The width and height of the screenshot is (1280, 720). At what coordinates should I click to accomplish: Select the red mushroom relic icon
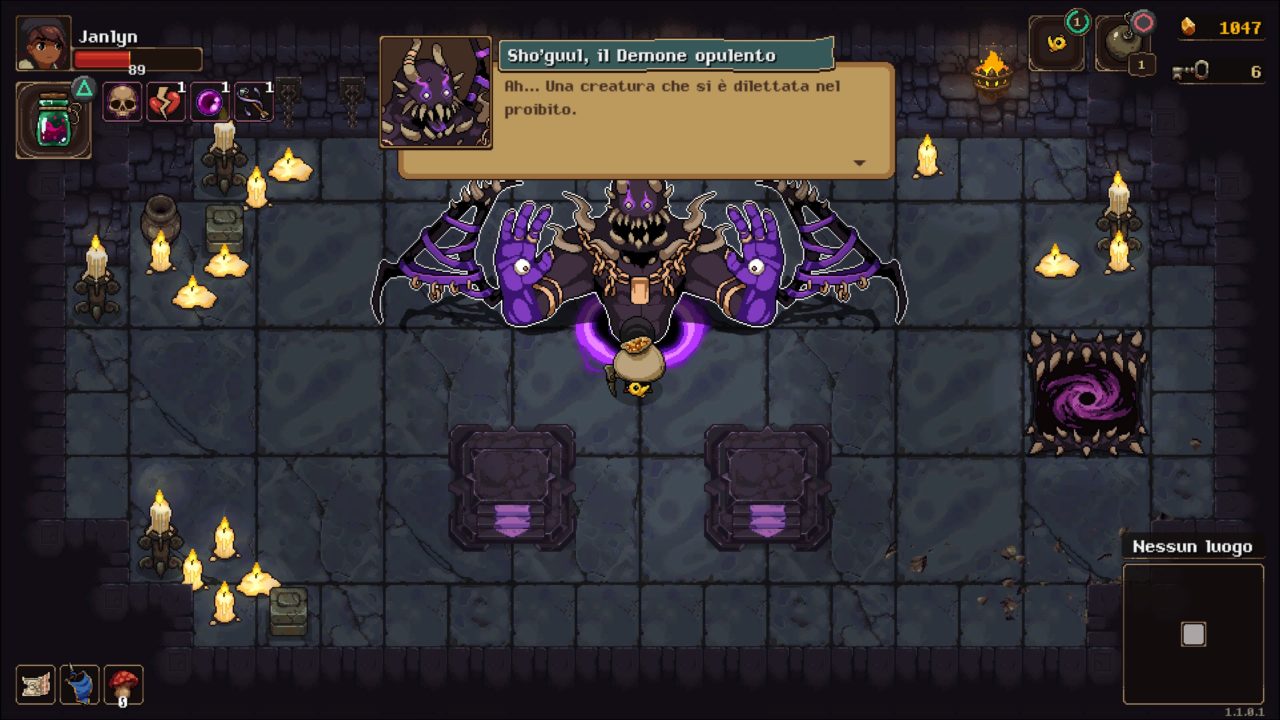[124, 685]
